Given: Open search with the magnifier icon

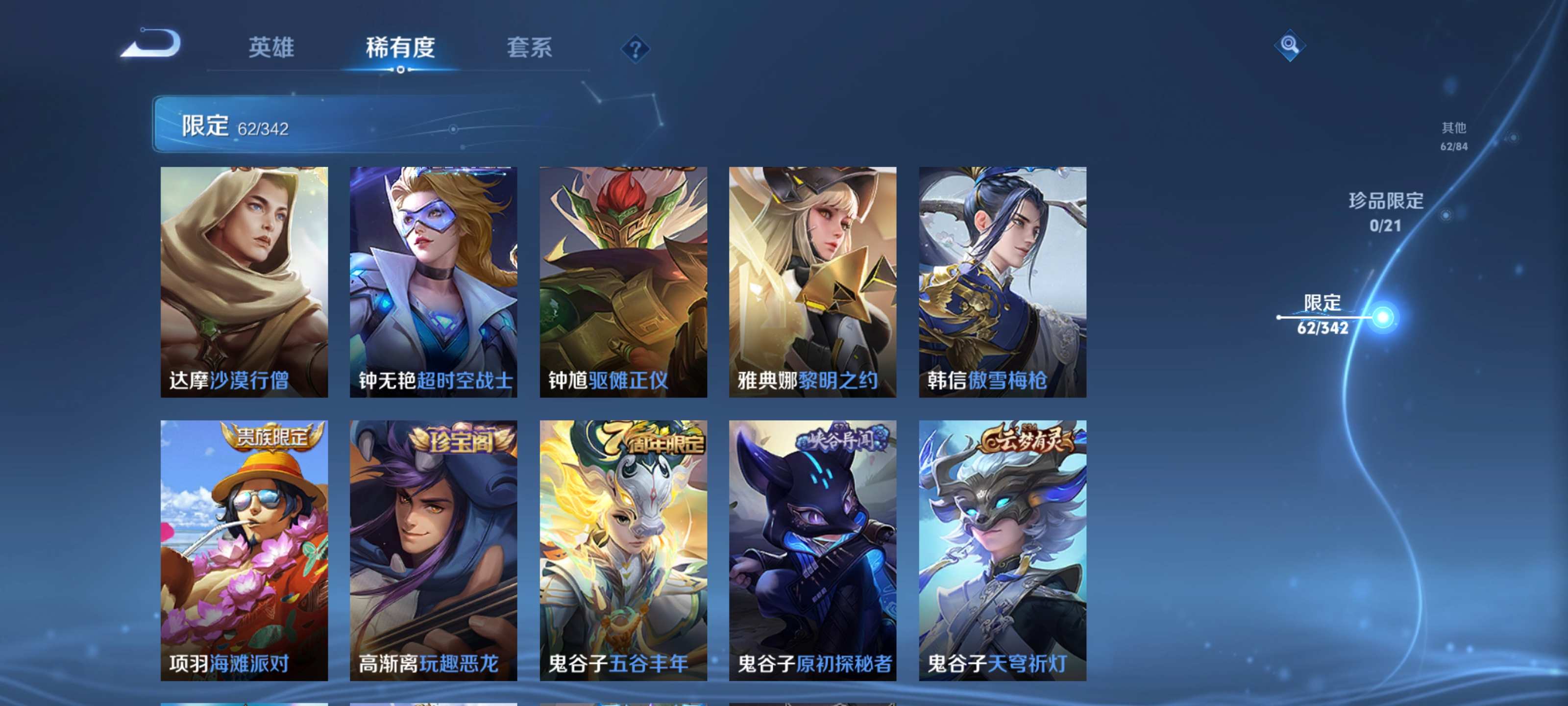Looking at the screenshot, I should click(1289, 46).
